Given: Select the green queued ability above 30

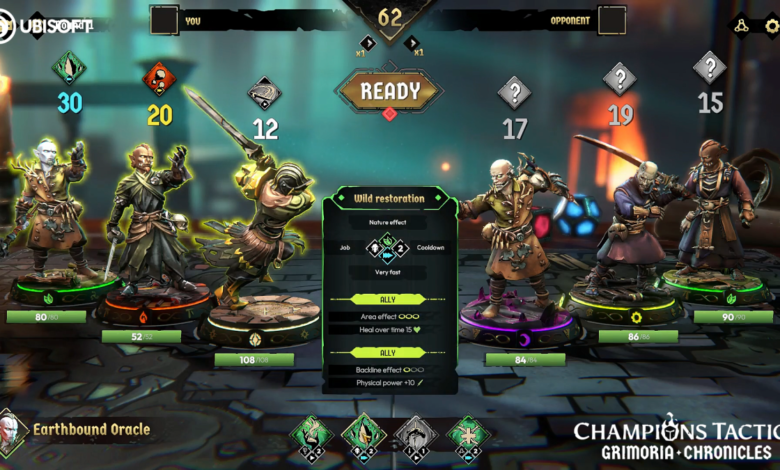Looking at the screenshot, I should [x=69, y=68].
